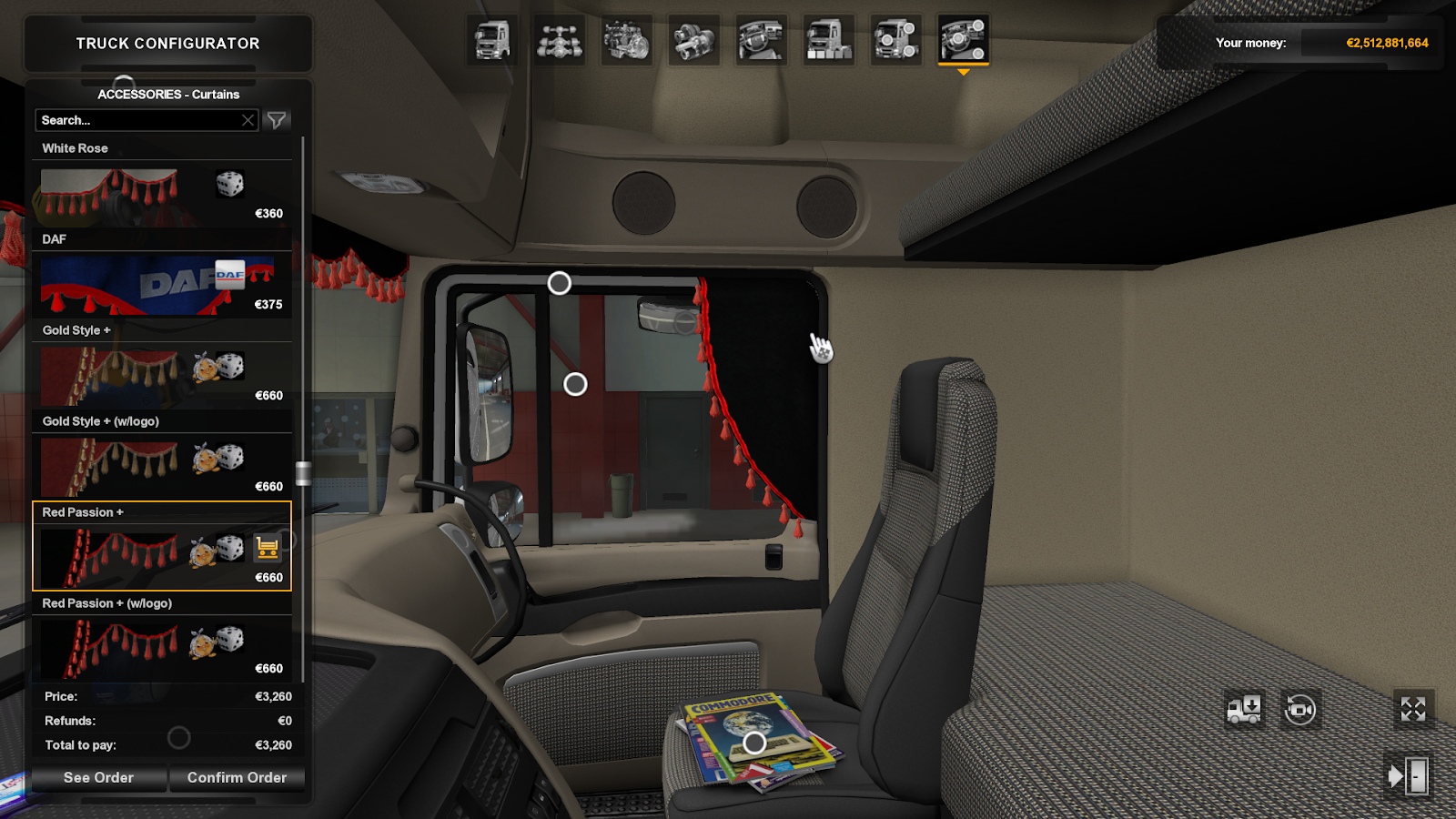
Task: Open the Wheels category icon
Action: coord(896,42)
